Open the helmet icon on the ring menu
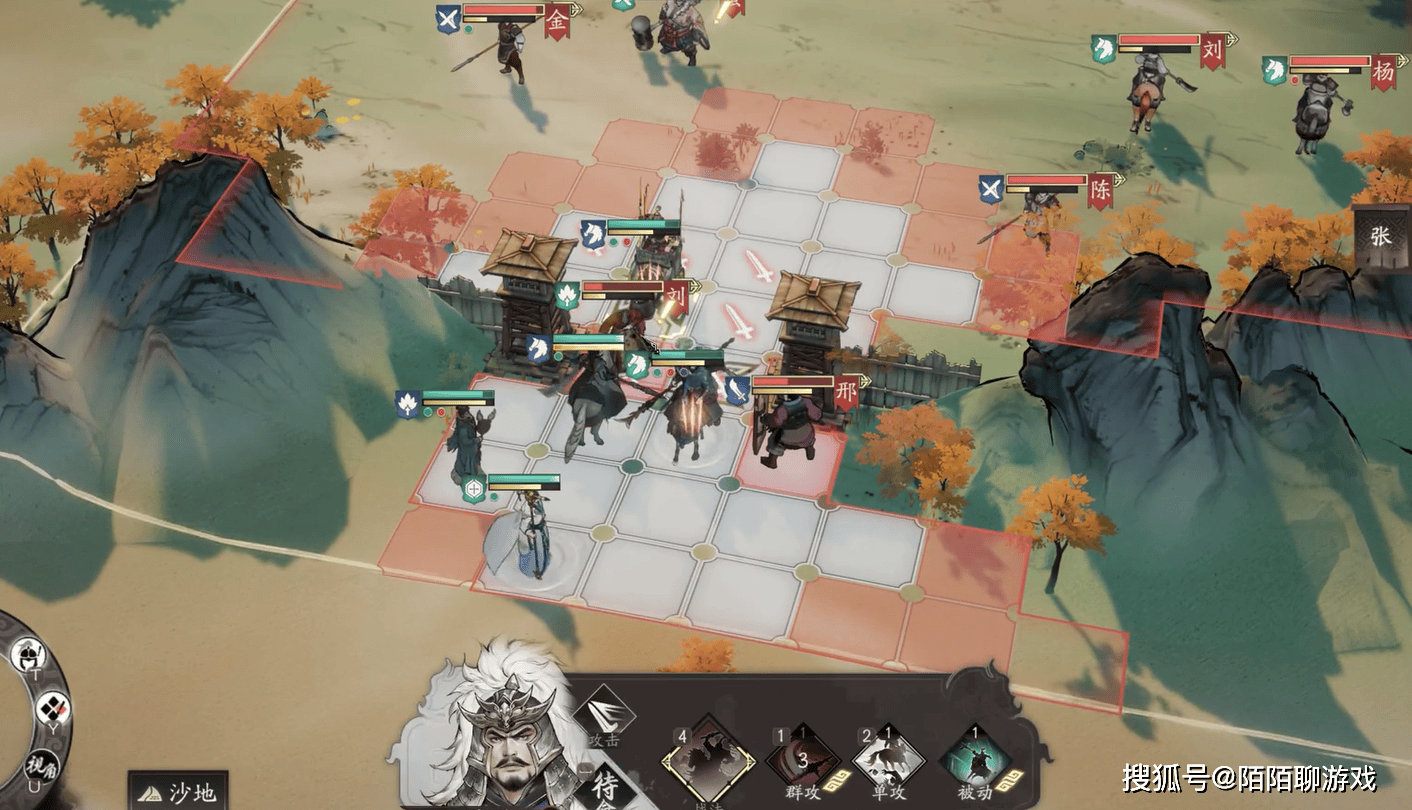The width and height of the screenshot is (1412, 810). tap(28, 657)
